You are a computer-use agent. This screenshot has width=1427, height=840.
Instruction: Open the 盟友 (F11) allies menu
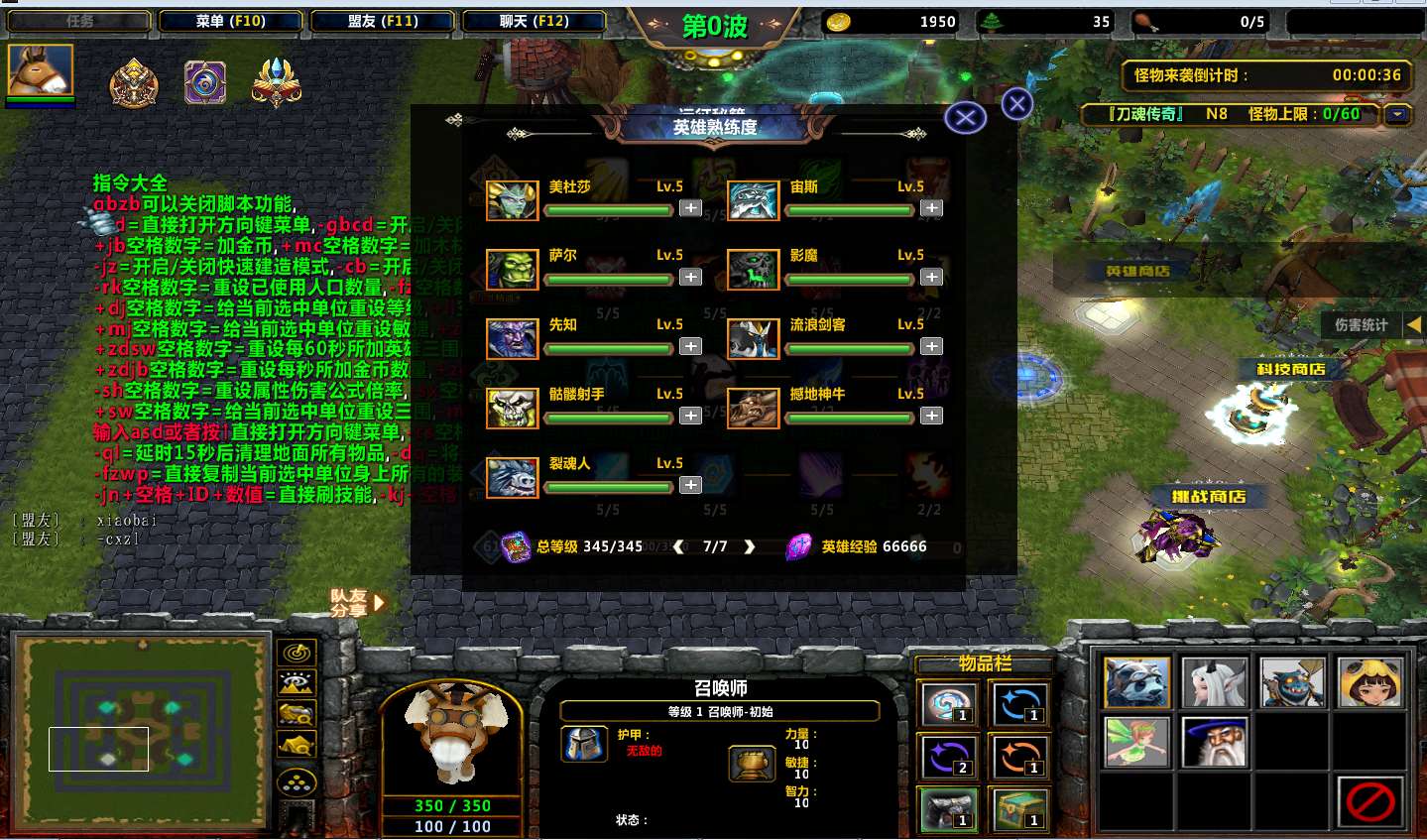coord(383,21)
